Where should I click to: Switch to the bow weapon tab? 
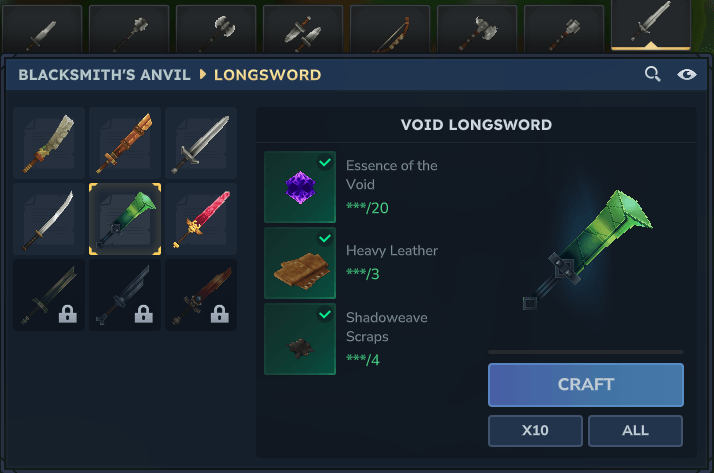pyautogui.click(x=390, y=30)
